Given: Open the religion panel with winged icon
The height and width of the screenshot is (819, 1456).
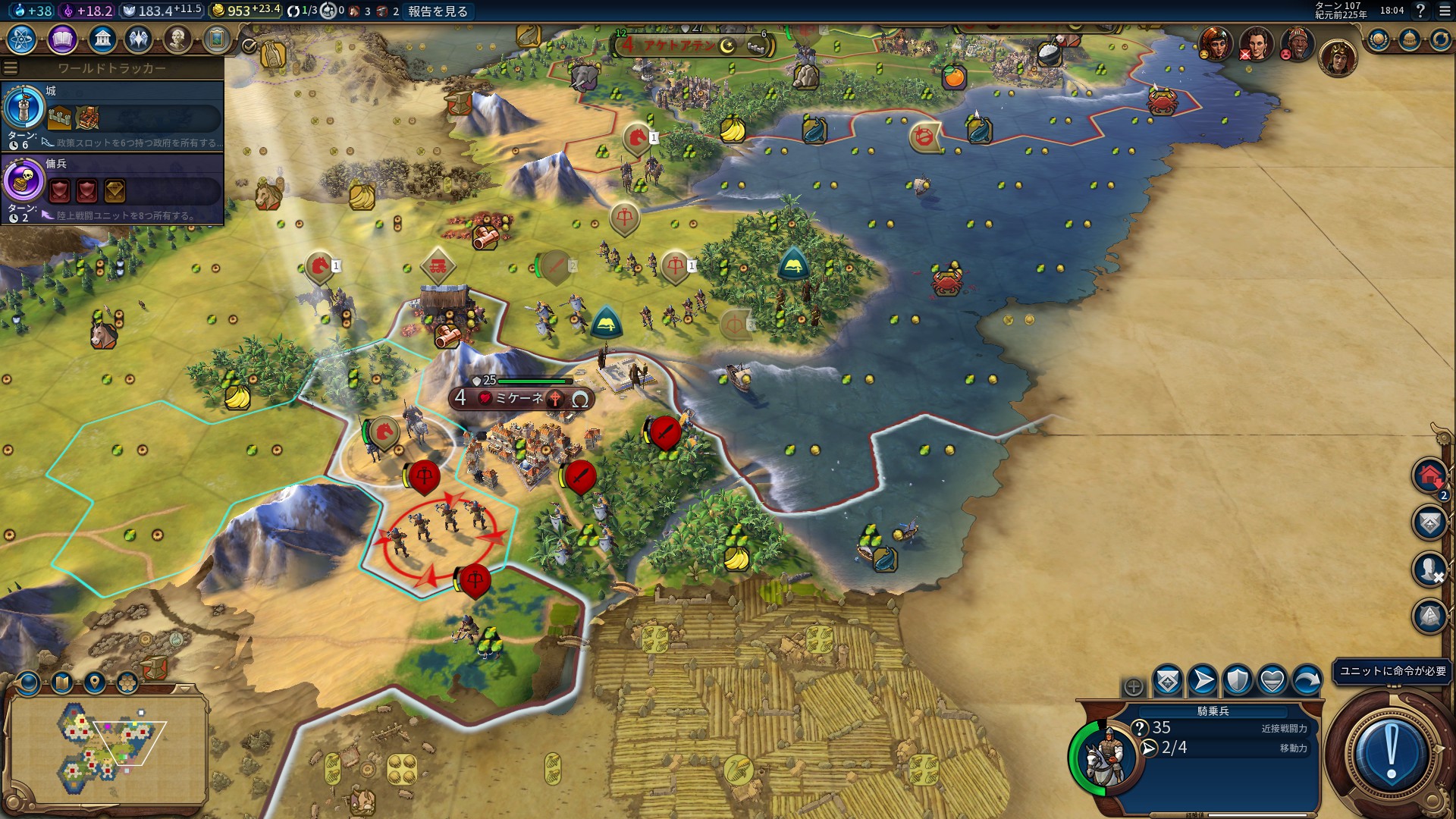Looking at the screenshot, I should pos(139,39).
